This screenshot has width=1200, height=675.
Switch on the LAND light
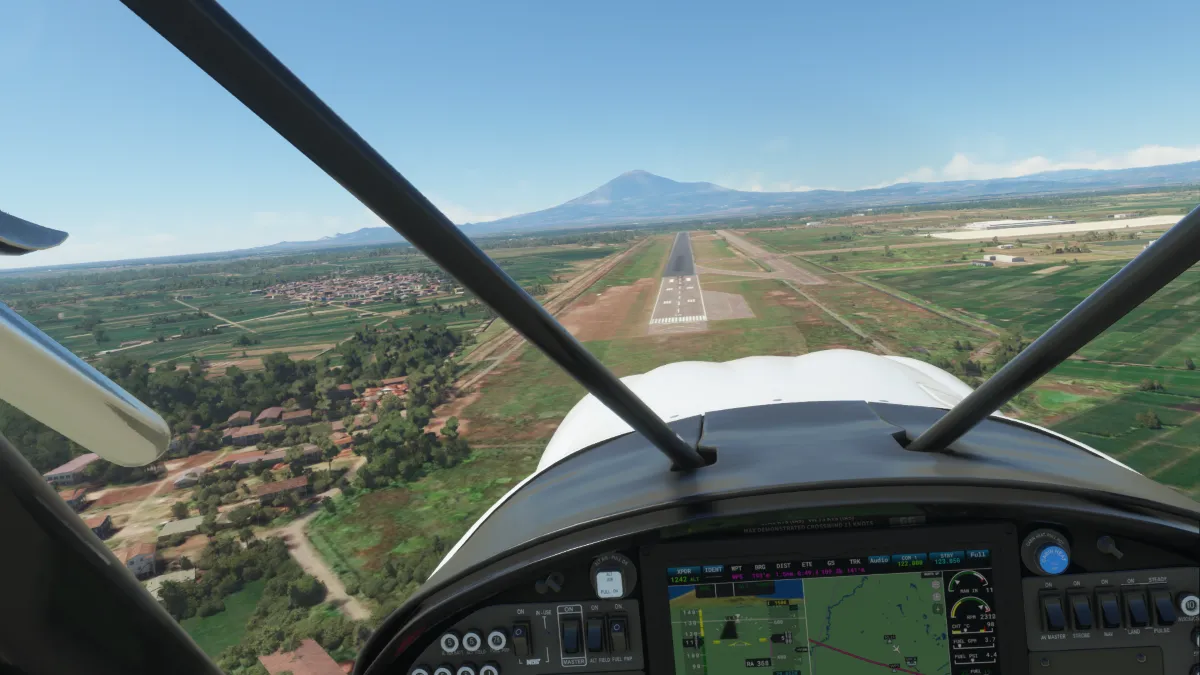point(1137,609)
